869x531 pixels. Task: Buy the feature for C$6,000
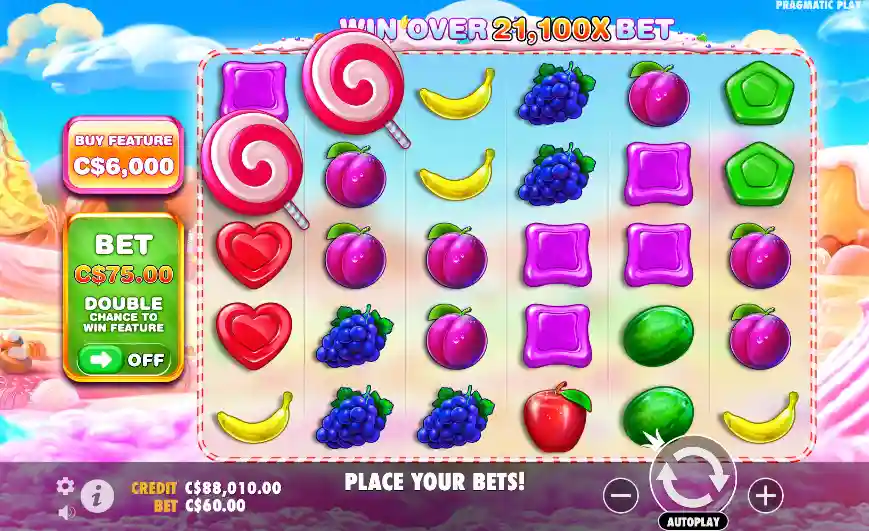click(x=124, y=155)
